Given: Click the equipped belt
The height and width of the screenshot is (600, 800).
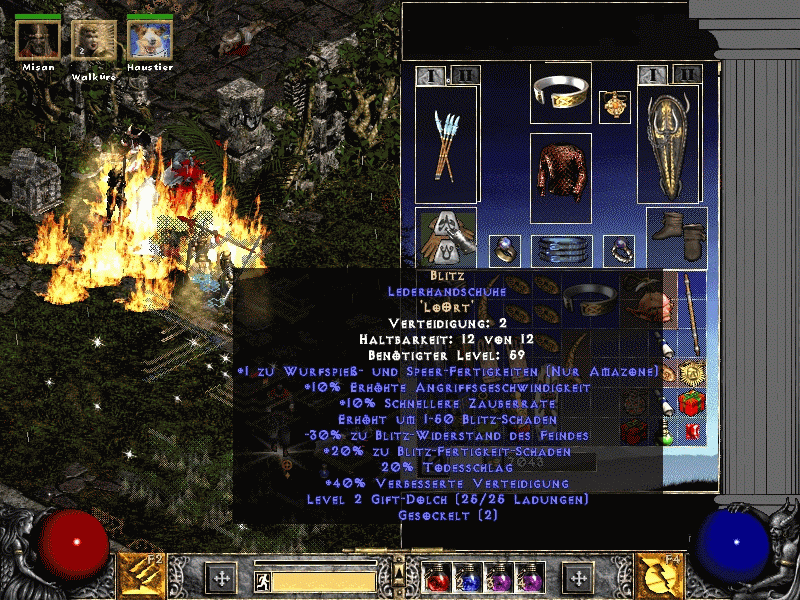Looking at the screenshot, I should coord(560,250).
